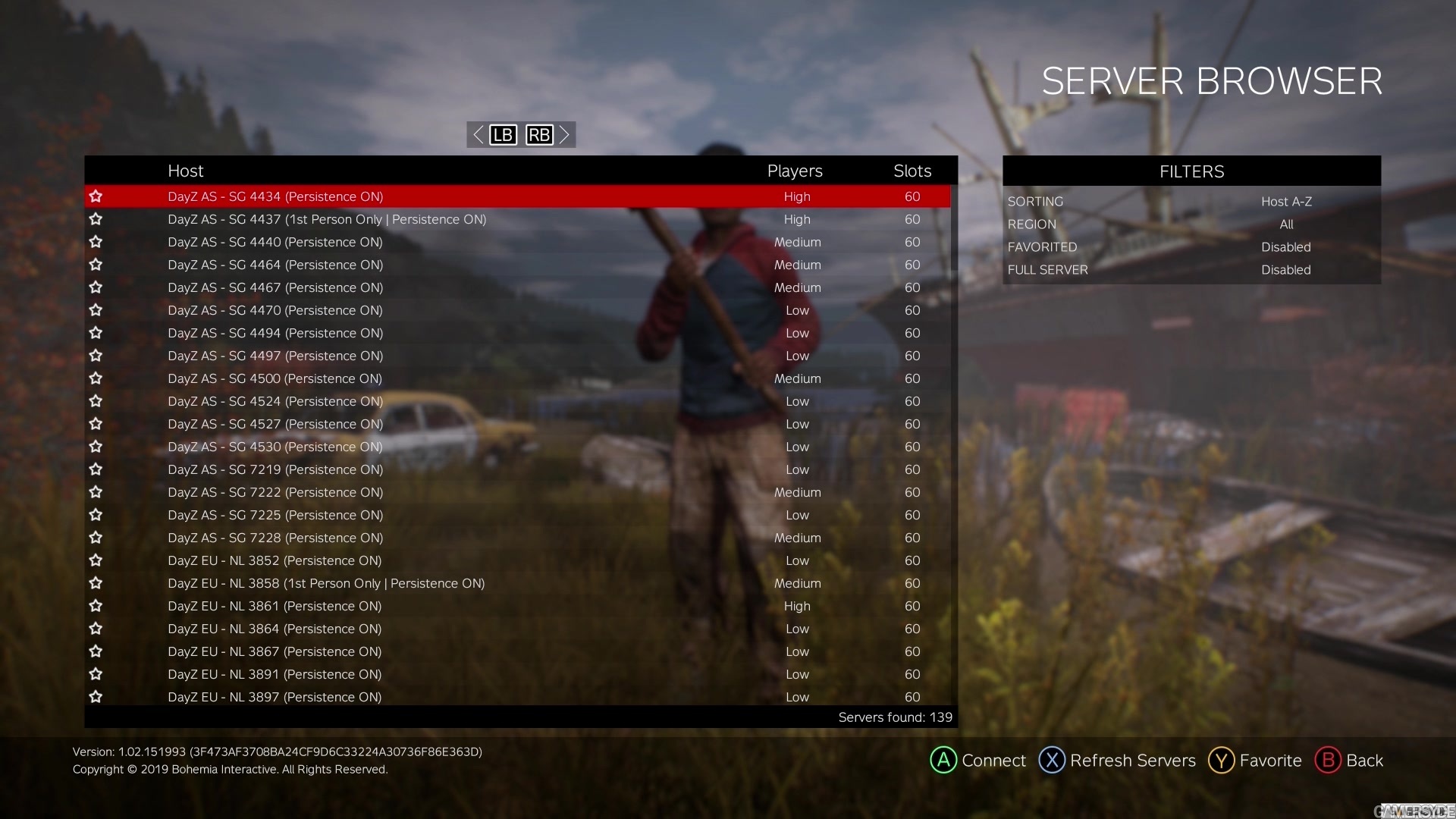Choose server DayZ EU - NL 3852
The height and width of the screenshot is (819, 1456).
(x=275, y=560)
